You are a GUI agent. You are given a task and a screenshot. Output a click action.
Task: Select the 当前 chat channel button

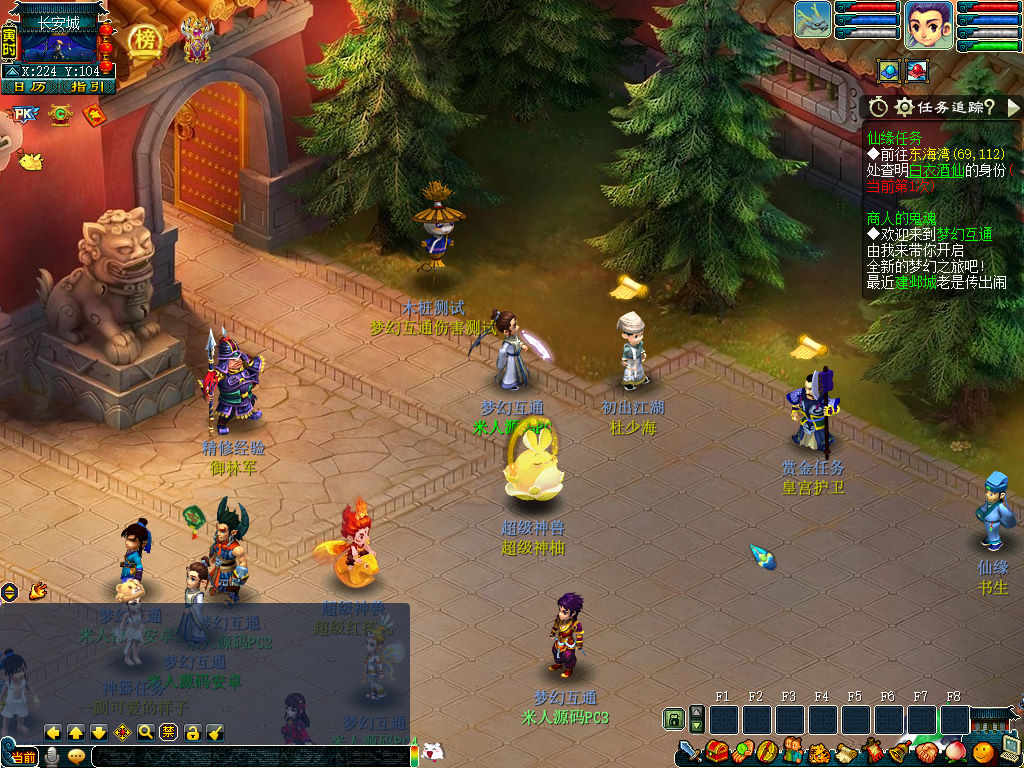22,757
